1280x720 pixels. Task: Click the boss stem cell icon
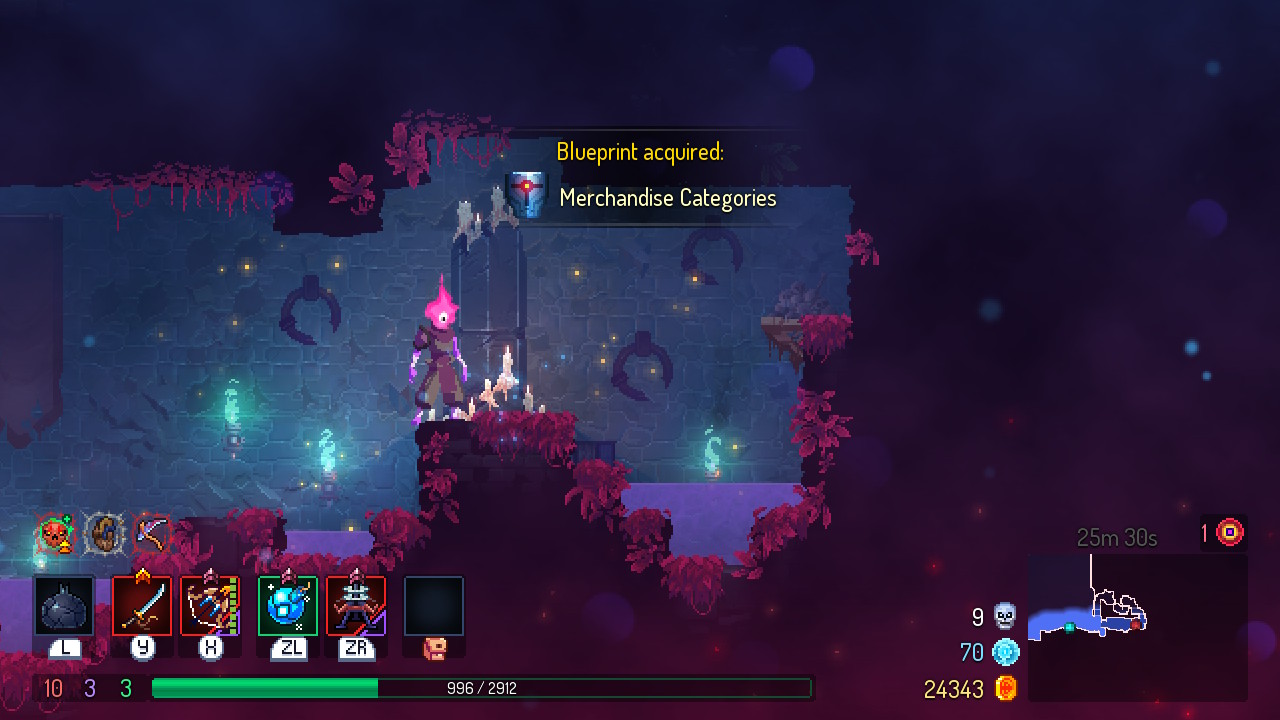pyautogui.click(x=1230, y=533)
